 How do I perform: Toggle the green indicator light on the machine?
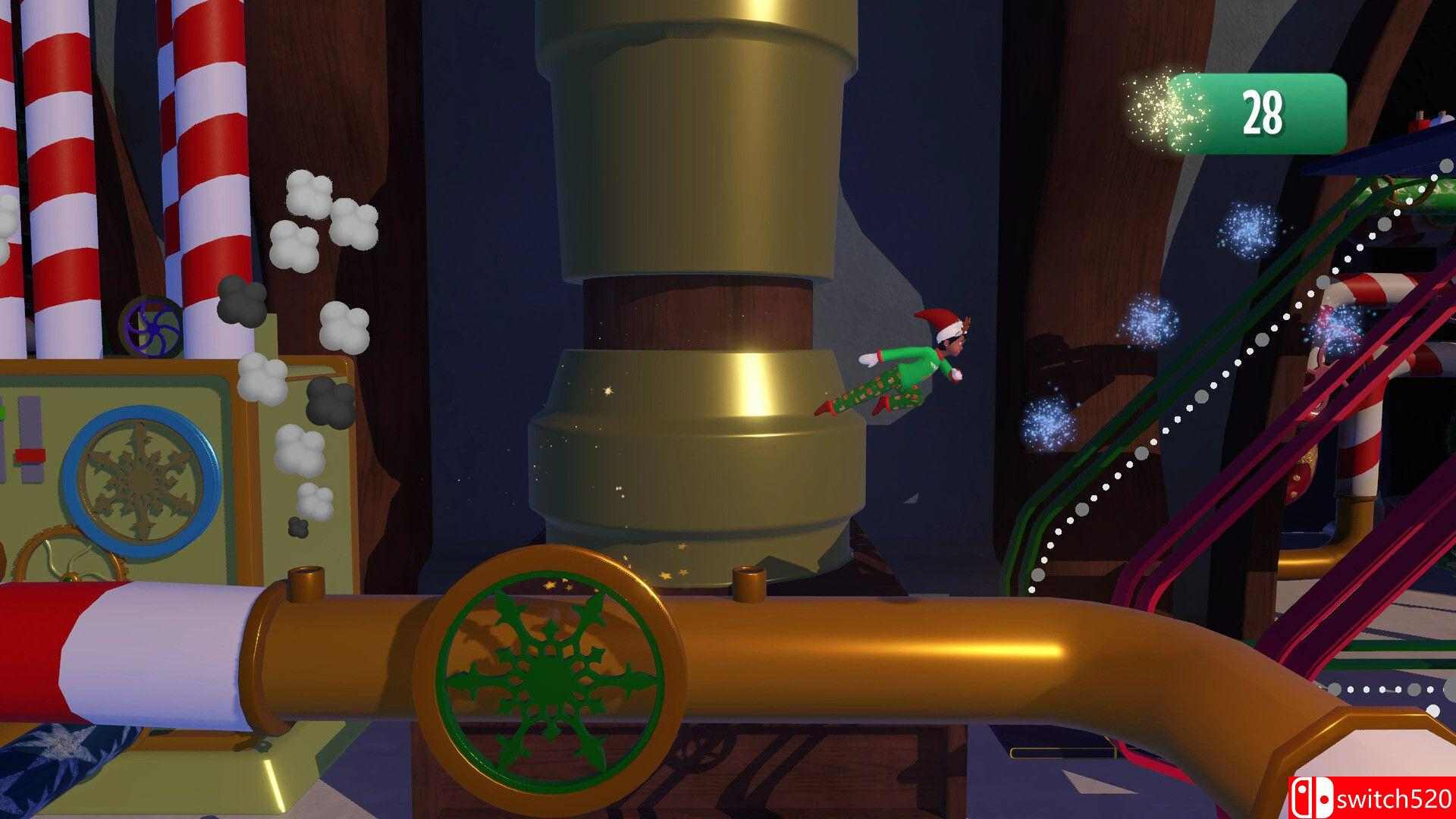tap(4, 413)
